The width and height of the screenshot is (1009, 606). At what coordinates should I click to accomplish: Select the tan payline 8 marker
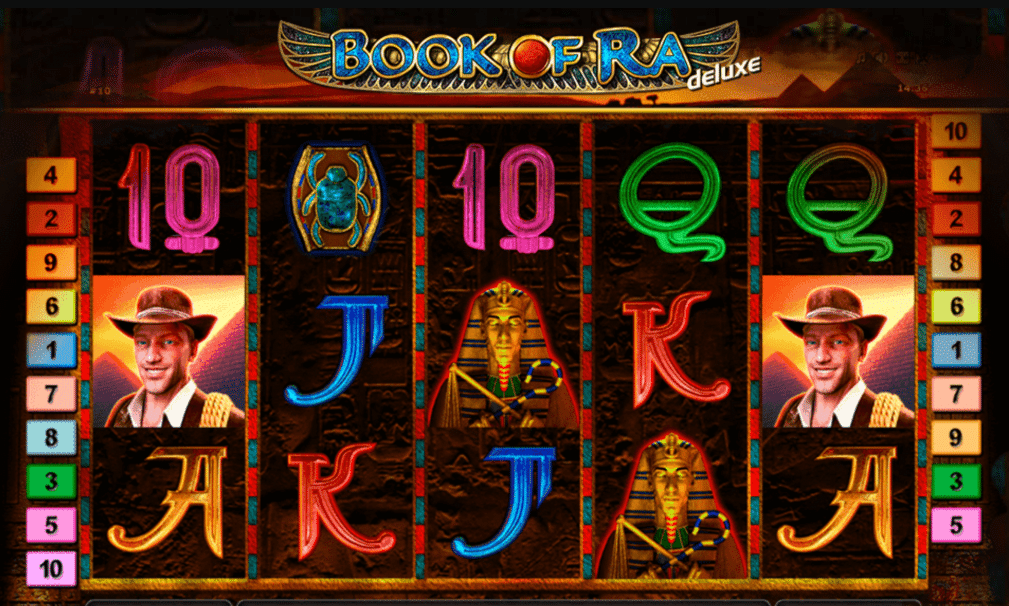point(956,263)
